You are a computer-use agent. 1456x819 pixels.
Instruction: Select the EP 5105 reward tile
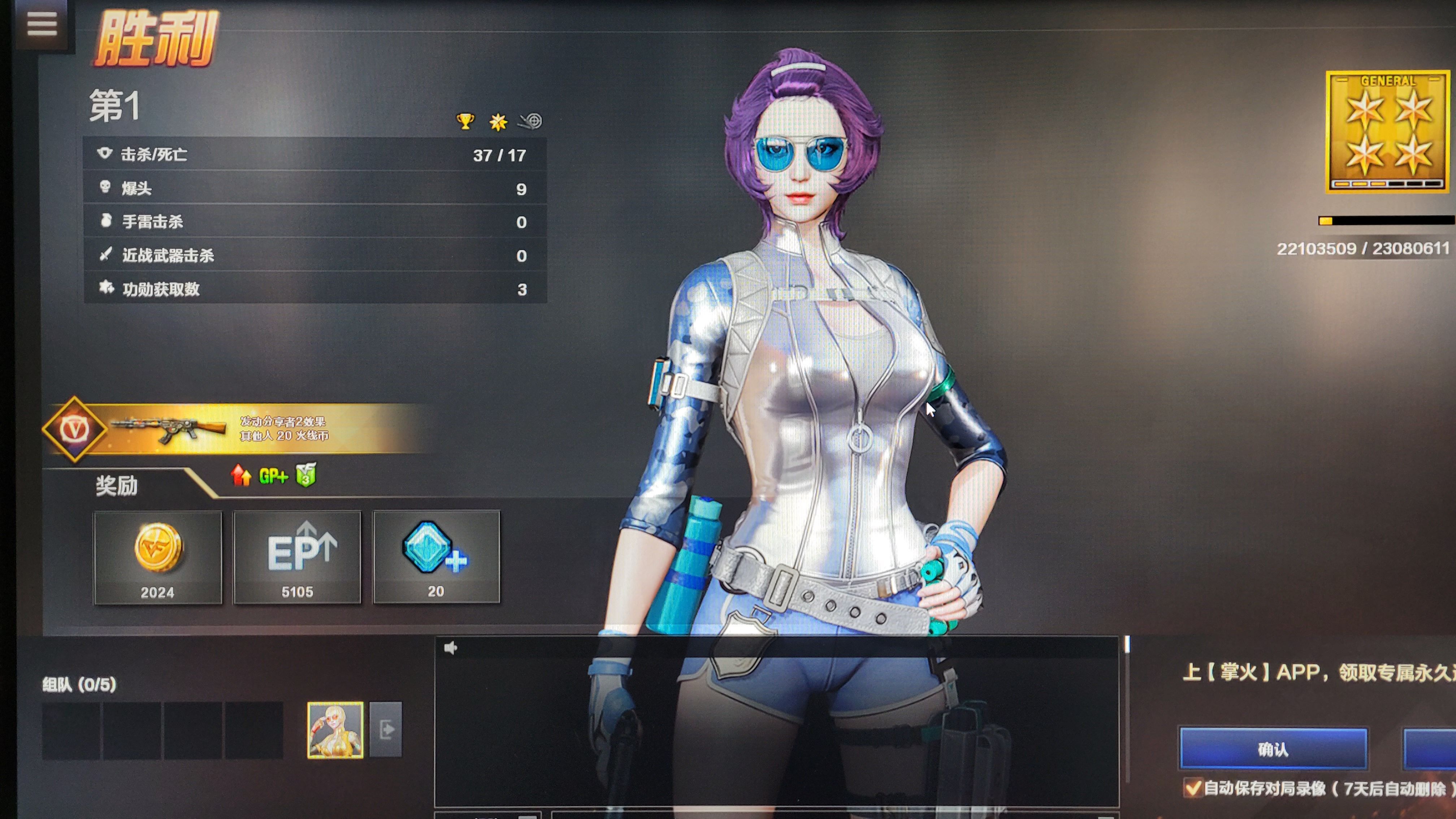pos(297,557)
